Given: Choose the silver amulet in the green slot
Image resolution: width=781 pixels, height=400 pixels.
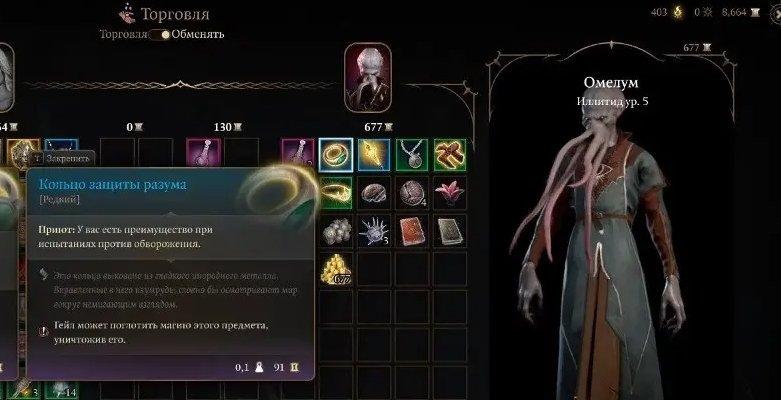Looking at the screenshot, I should click(x=411, y=154).
